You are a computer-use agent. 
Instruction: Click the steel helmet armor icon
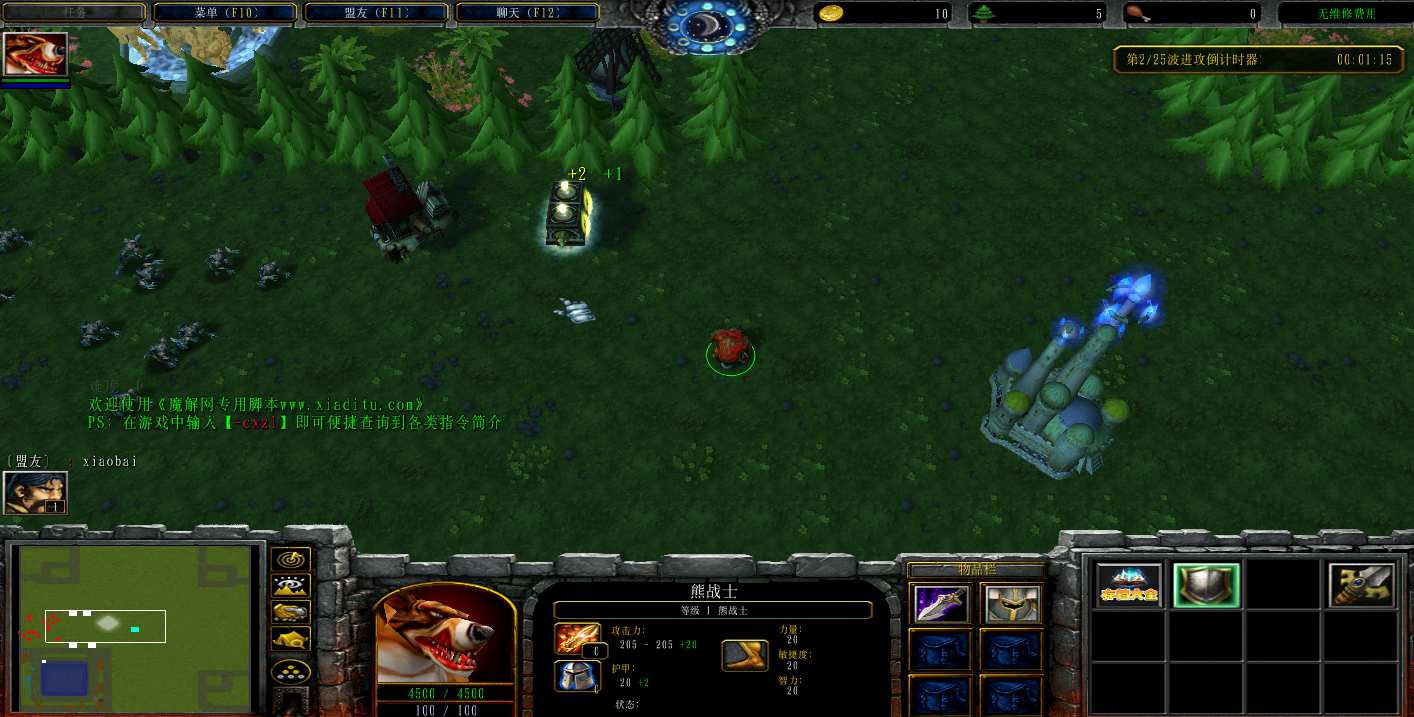tap(578, 677)
